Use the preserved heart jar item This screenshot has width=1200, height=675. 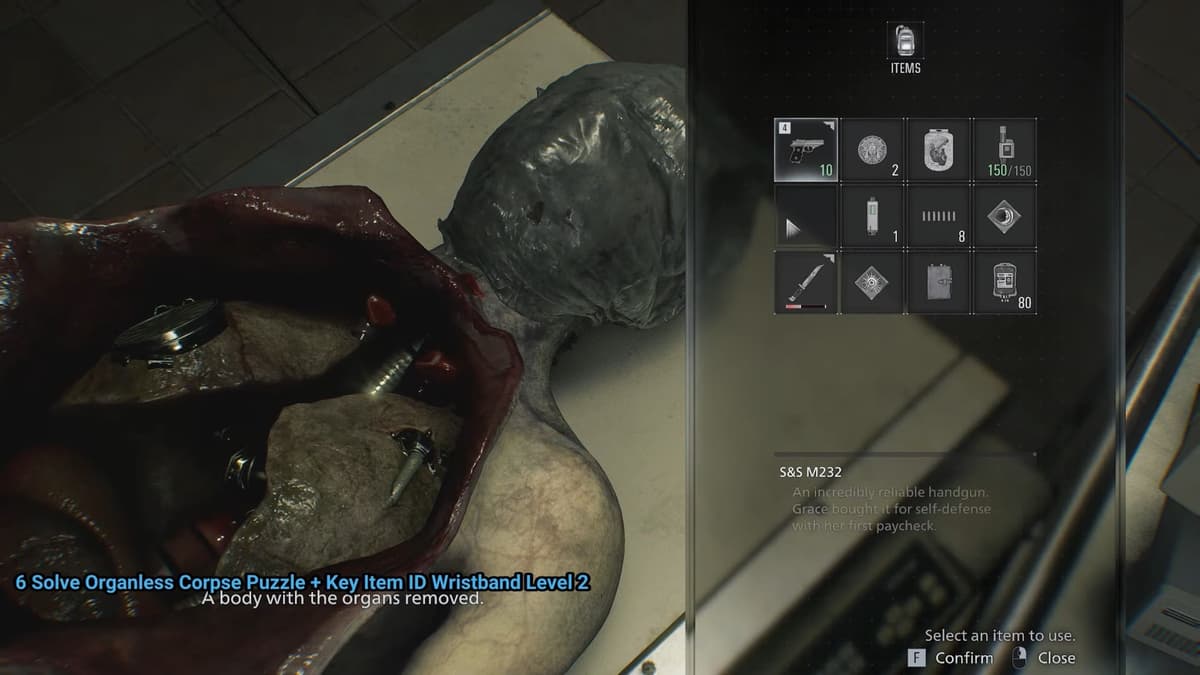point(938,149)
